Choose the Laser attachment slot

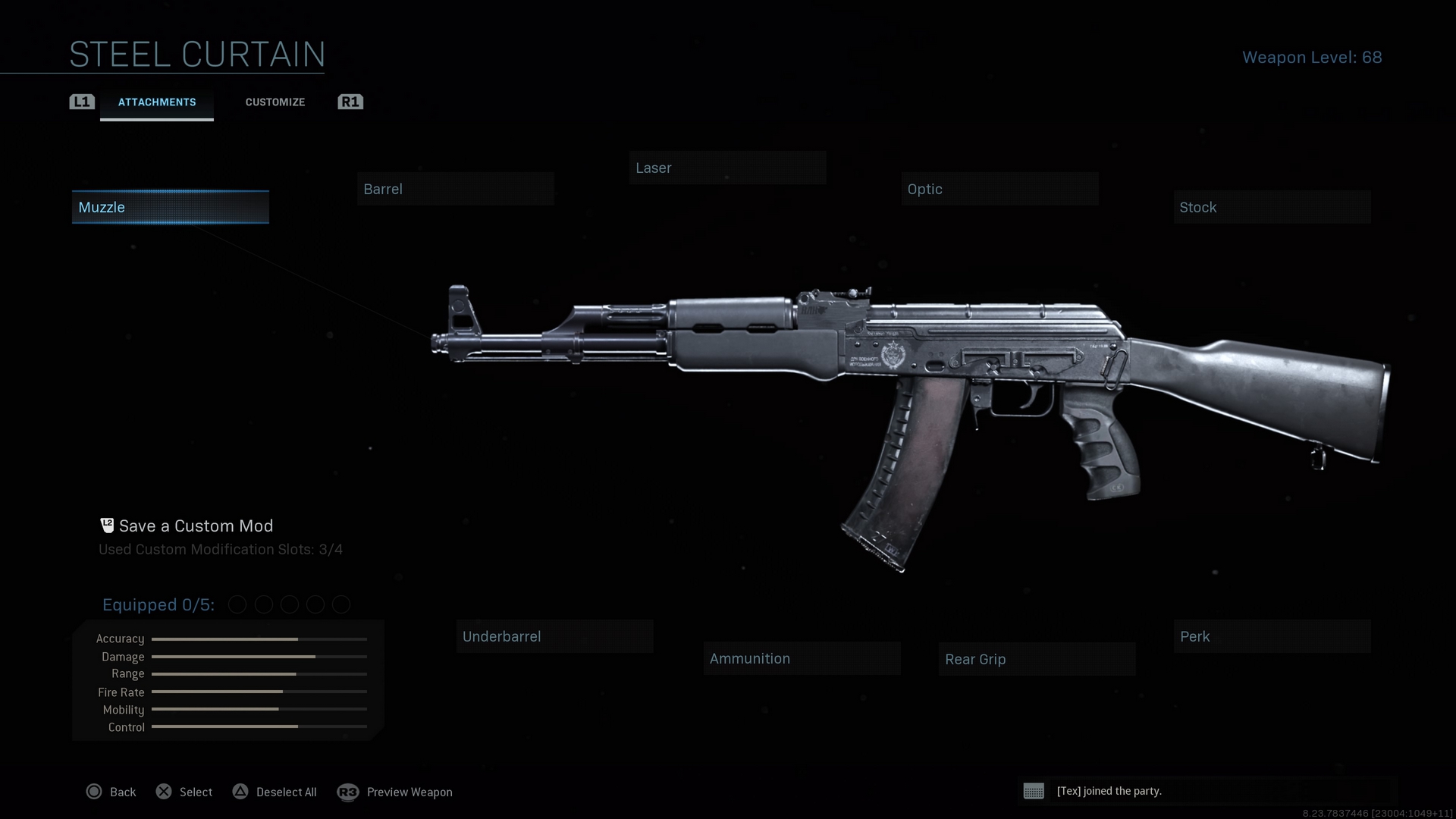[727, 168]
